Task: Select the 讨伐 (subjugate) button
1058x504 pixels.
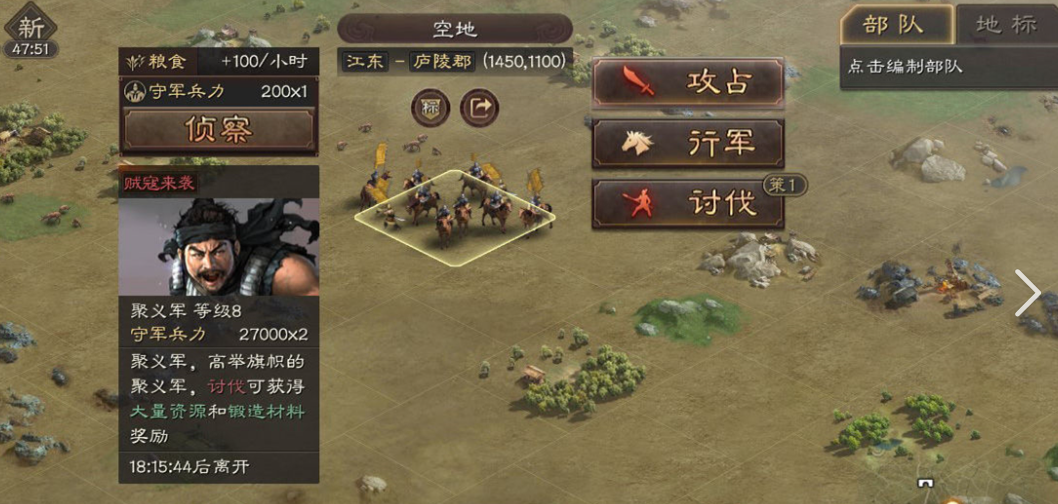Action: coord(688,203)
